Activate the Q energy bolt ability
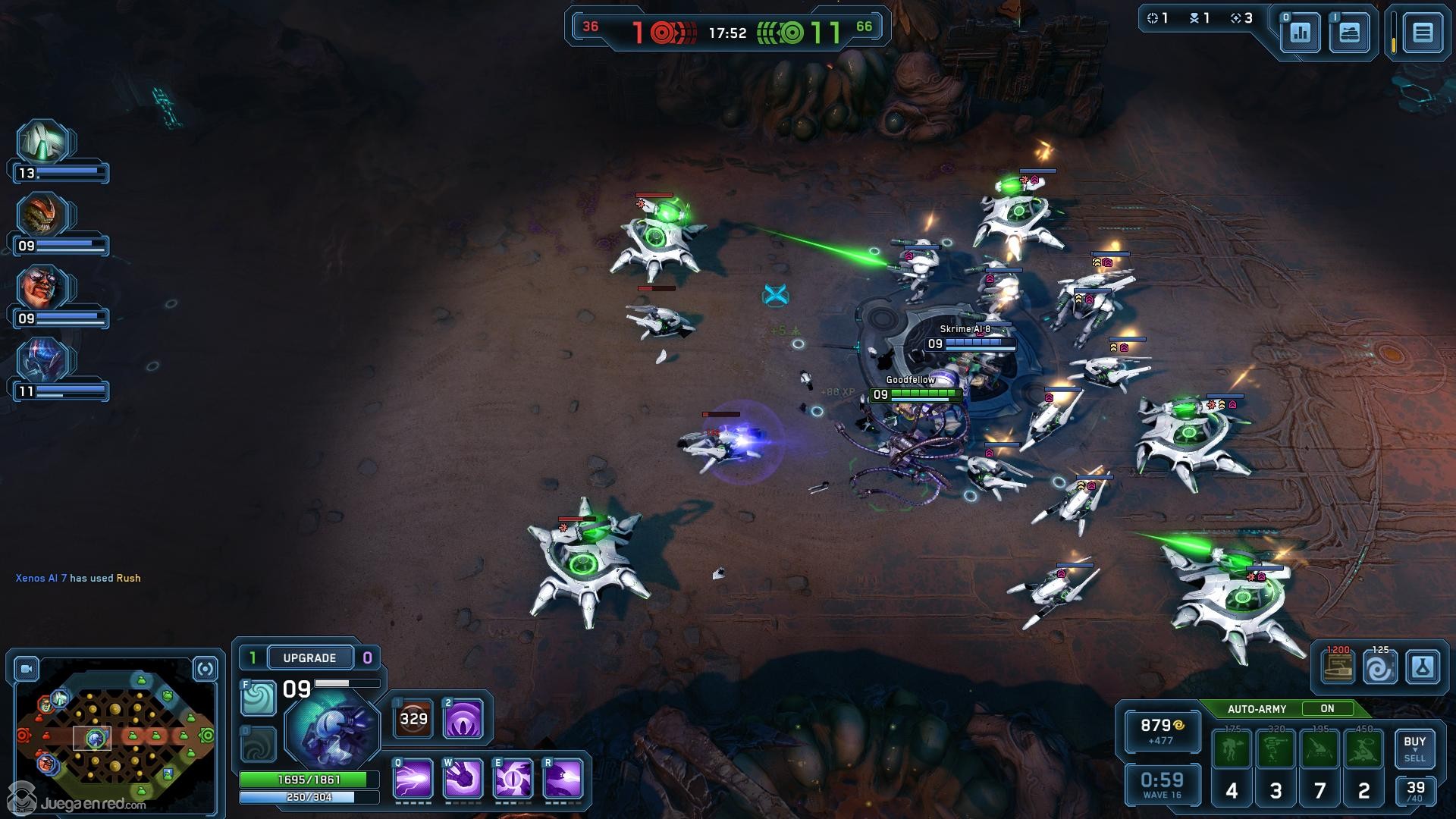The width and height of the screenshot is (1456, 819). 413,779
